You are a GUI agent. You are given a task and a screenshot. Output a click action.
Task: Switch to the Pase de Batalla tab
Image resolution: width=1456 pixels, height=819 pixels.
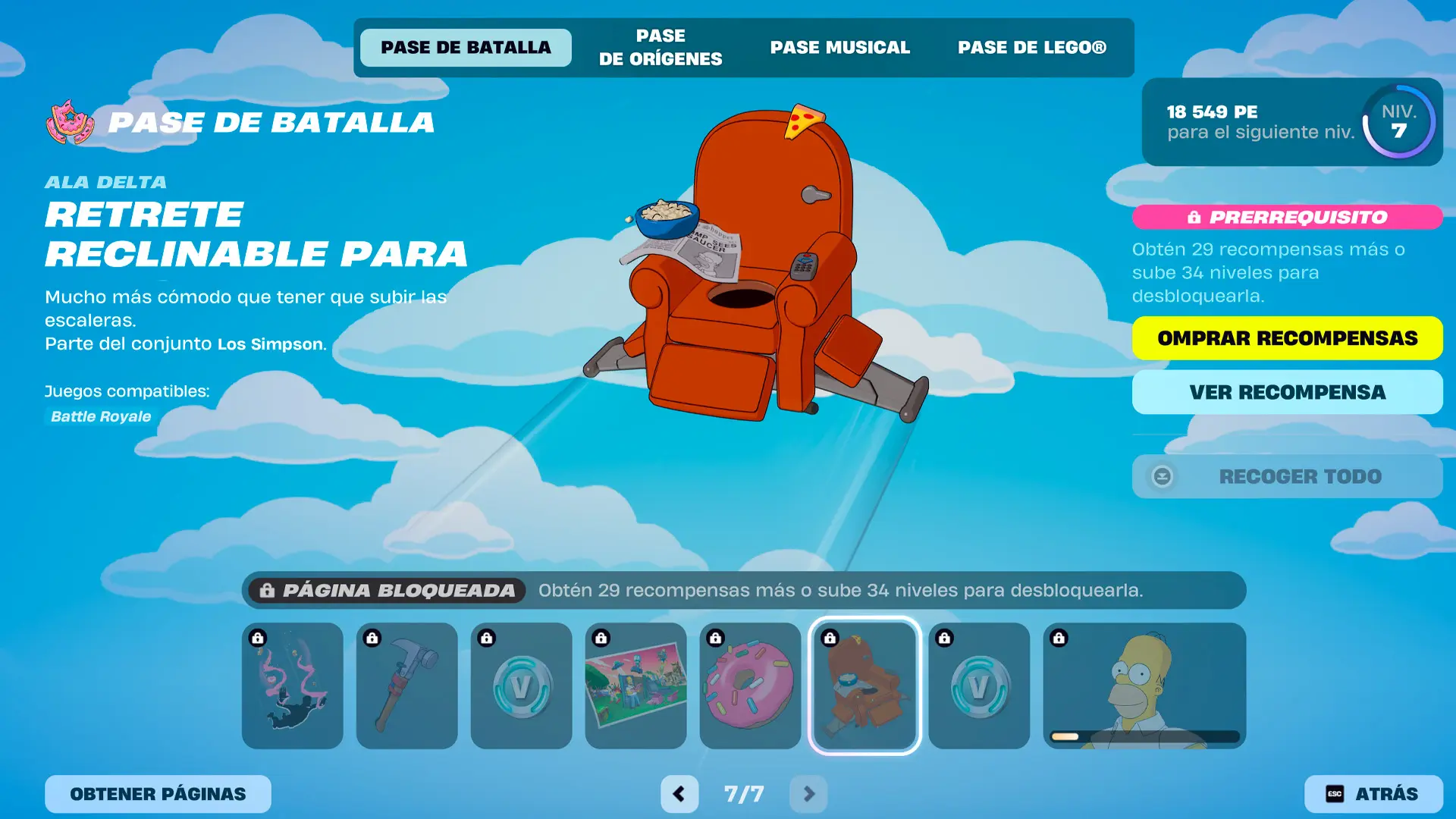(466, 48)
